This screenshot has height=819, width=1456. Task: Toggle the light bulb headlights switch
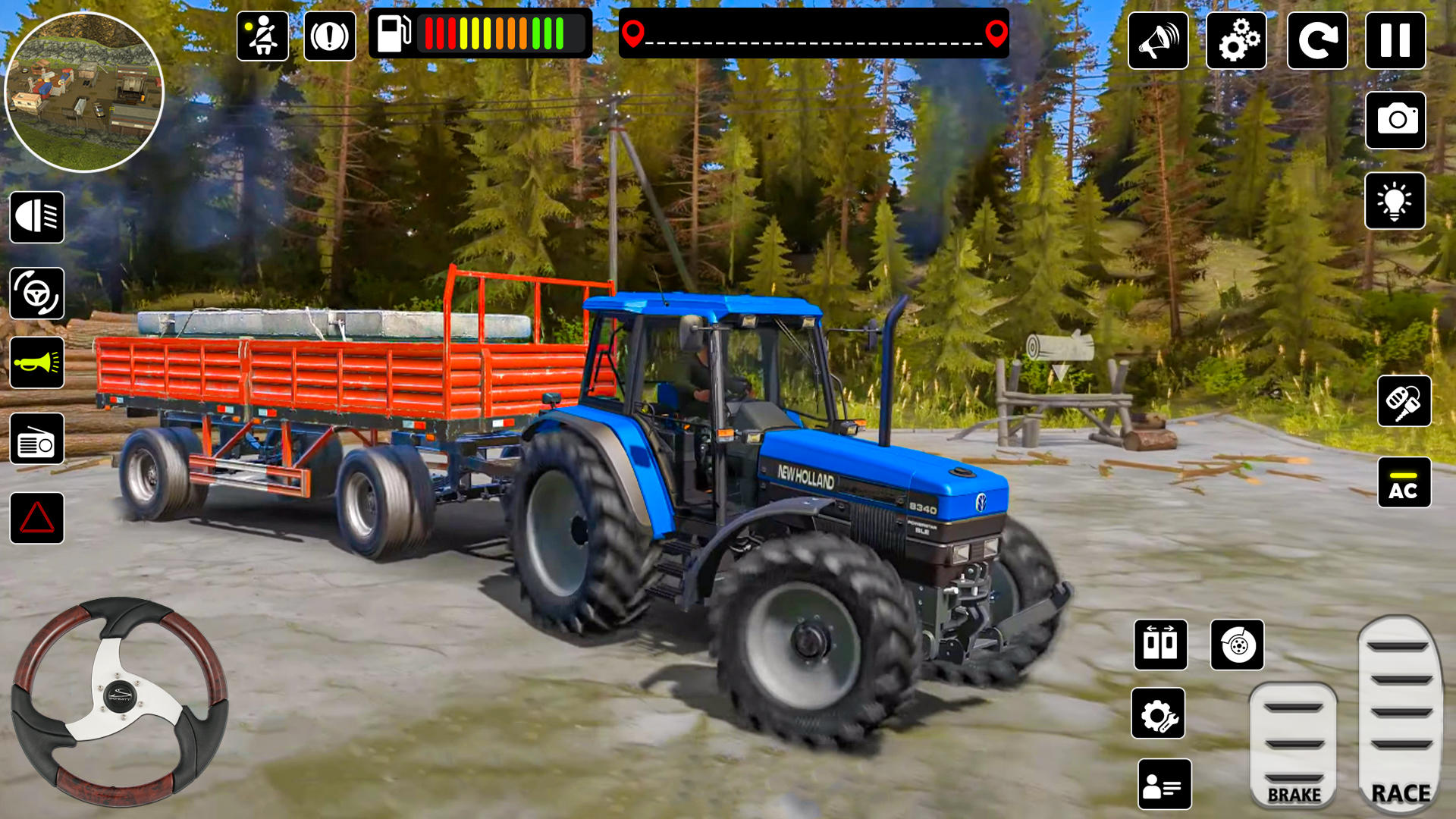point(1403,203)
